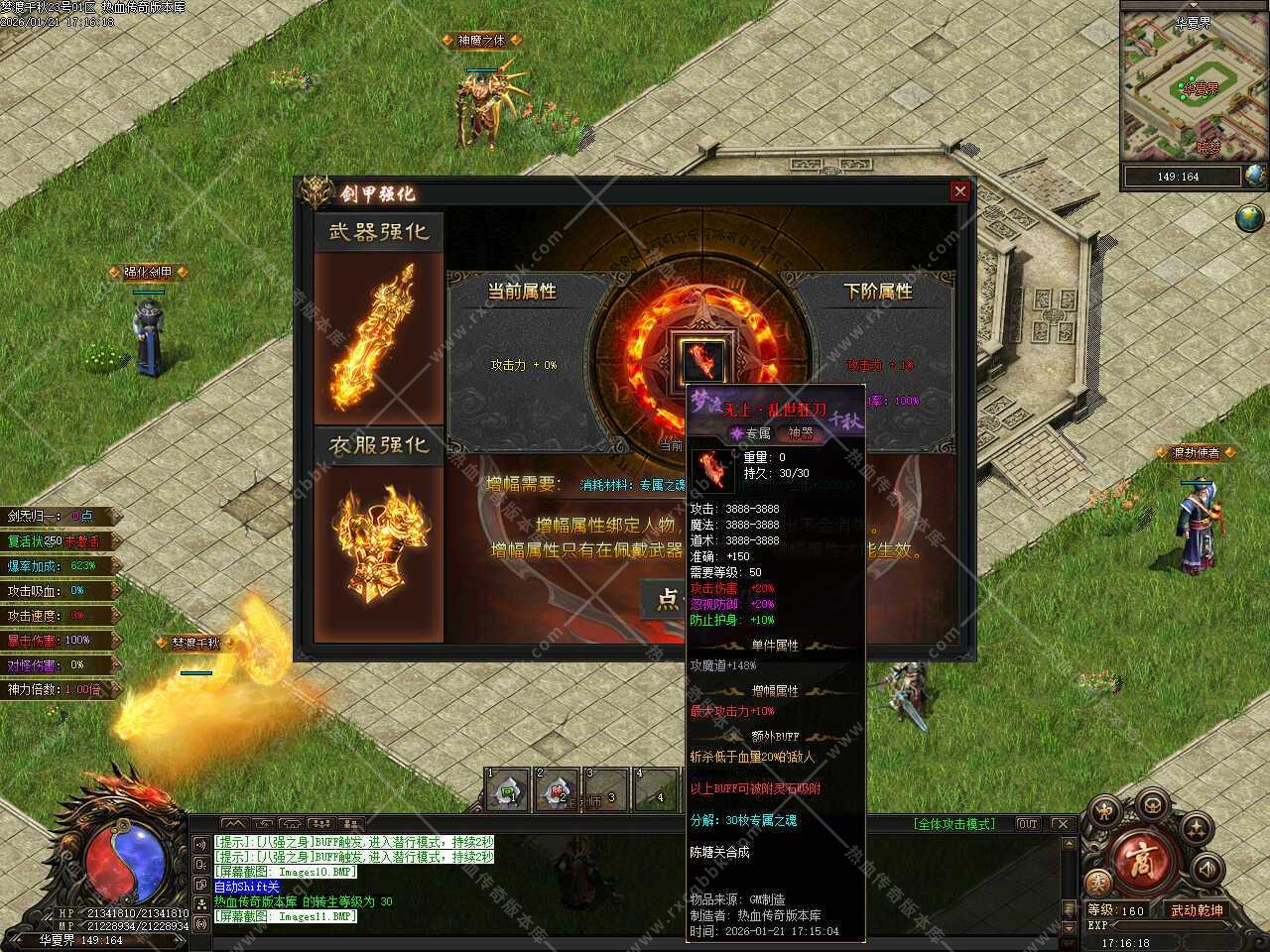
Task: Close the 剑甲强化 enhancement window
Action: coord(959,191)
